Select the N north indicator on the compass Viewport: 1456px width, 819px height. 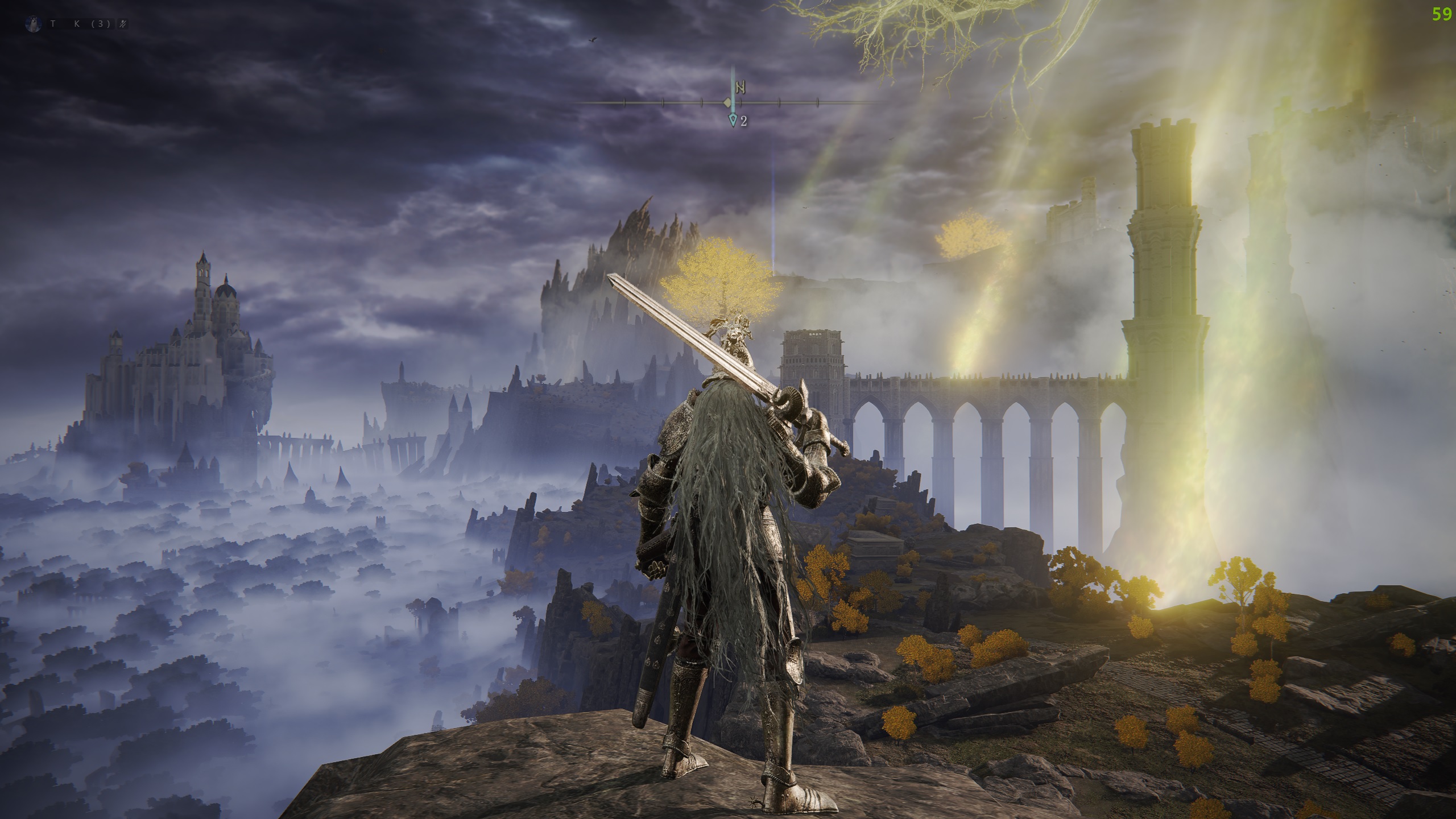pos(740,88)
